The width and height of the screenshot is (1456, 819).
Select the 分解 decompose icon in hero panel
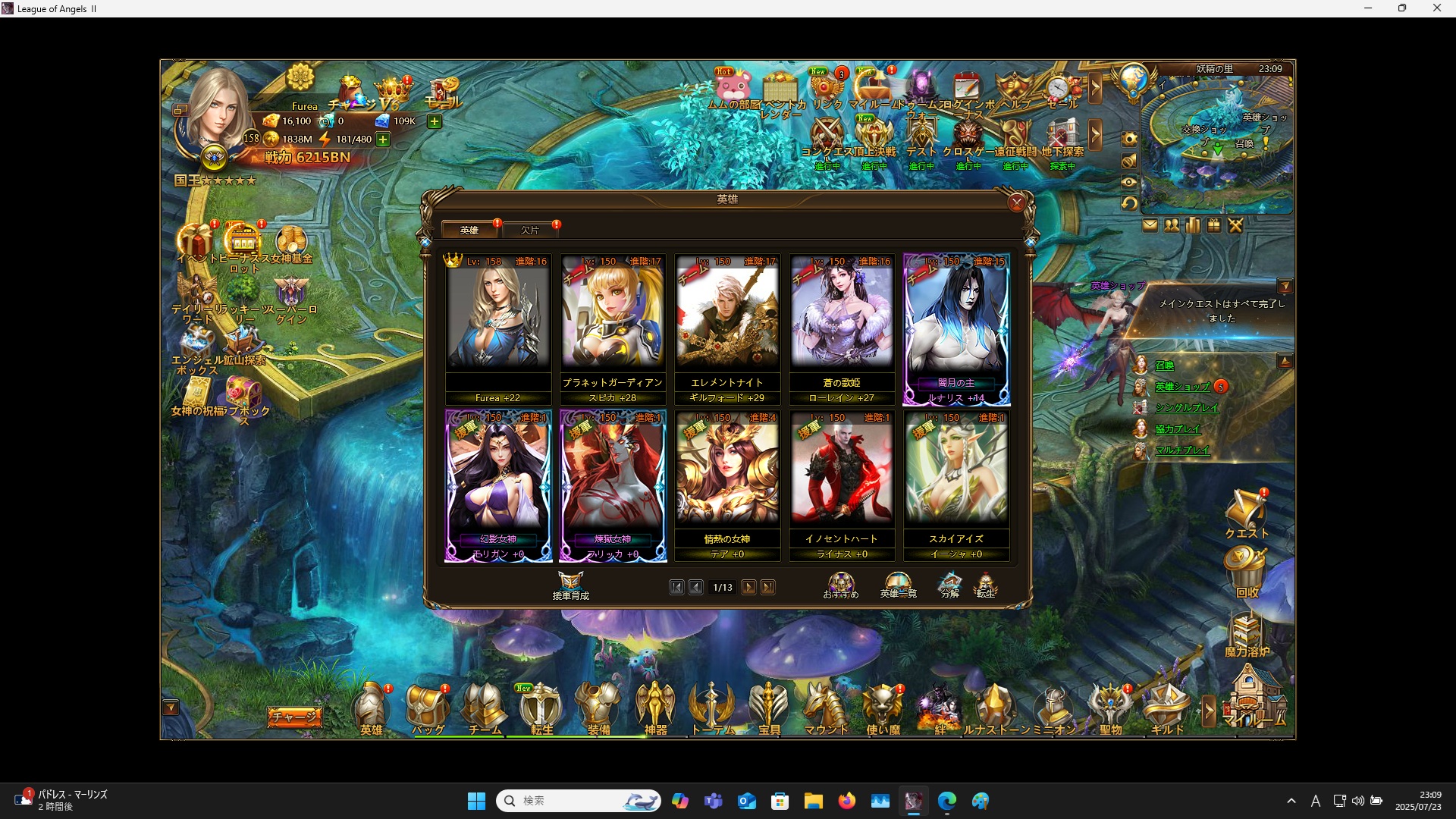pyautogui.click(x=950, y=584)
